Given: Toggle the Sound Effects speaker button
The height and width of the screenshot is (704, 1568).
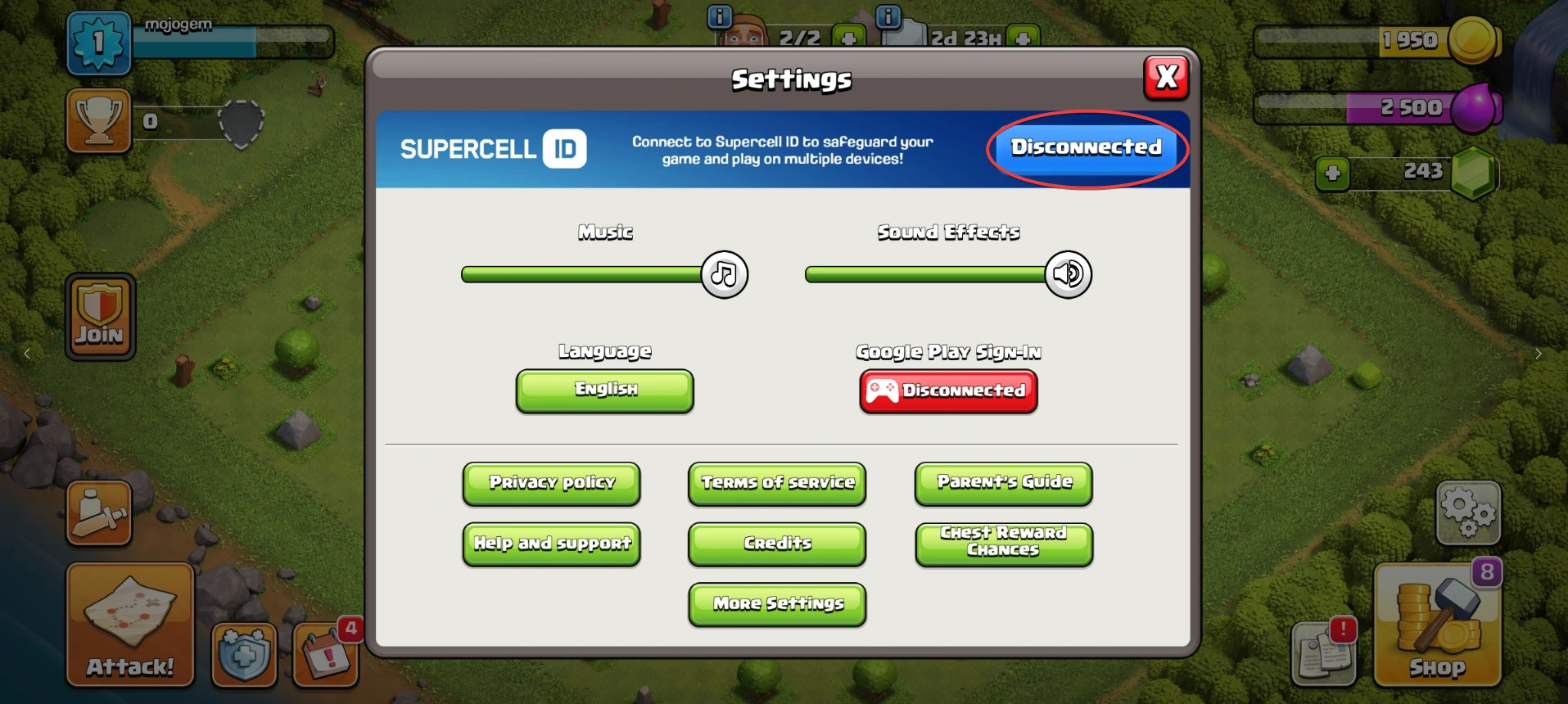Looking at the screenshot, I should pos(1068,274).
